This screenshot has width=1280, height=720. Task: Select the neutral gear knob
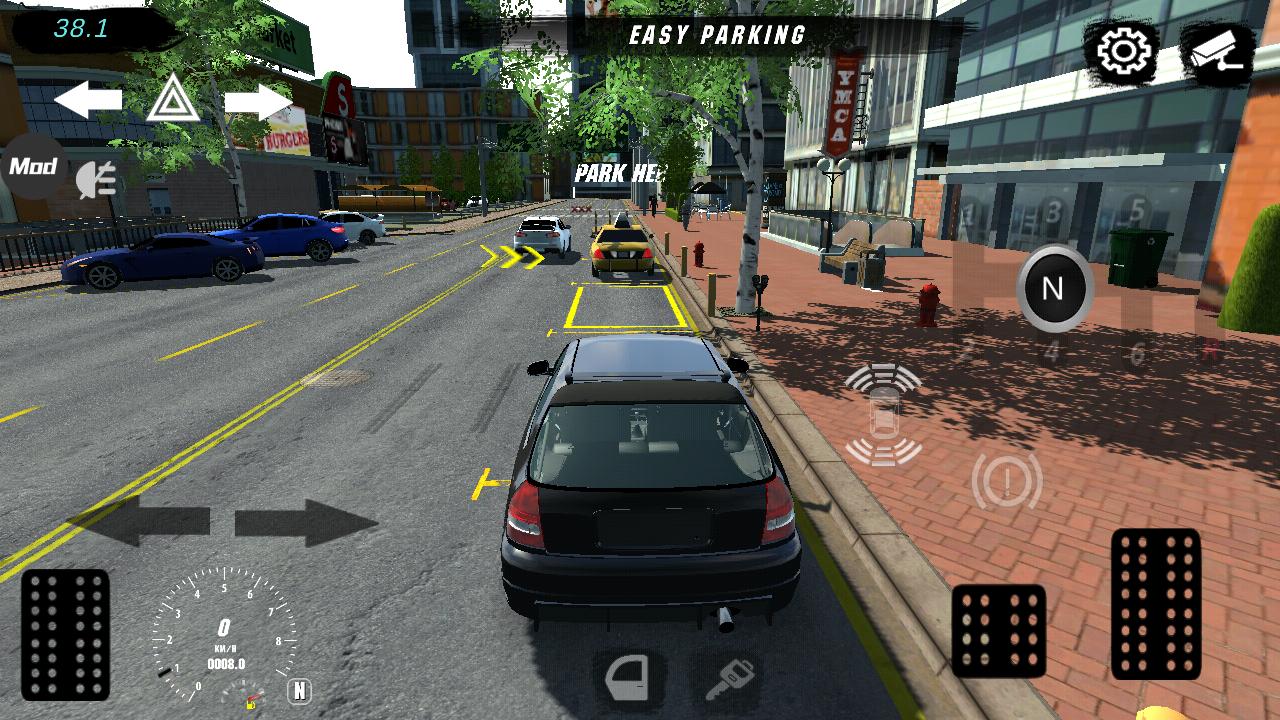[1053, 289]
